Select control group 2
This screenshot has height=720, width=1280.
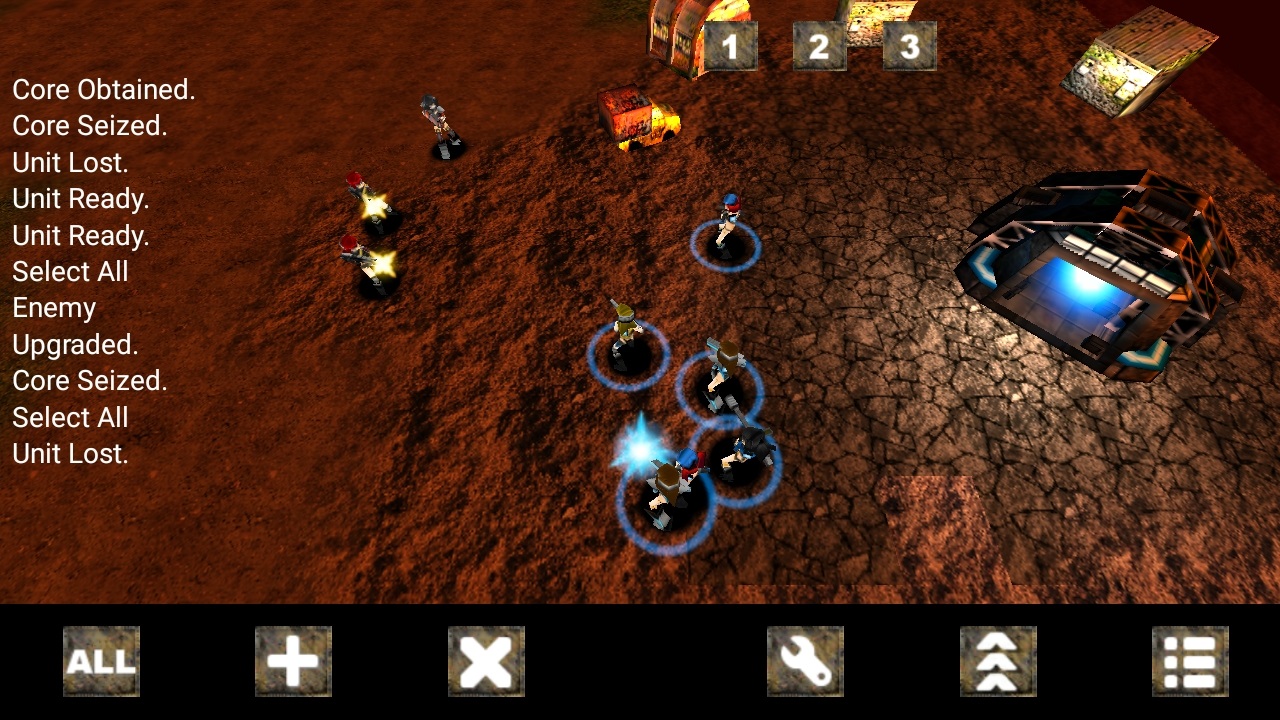pyautogui.click(x=819, y=46)
